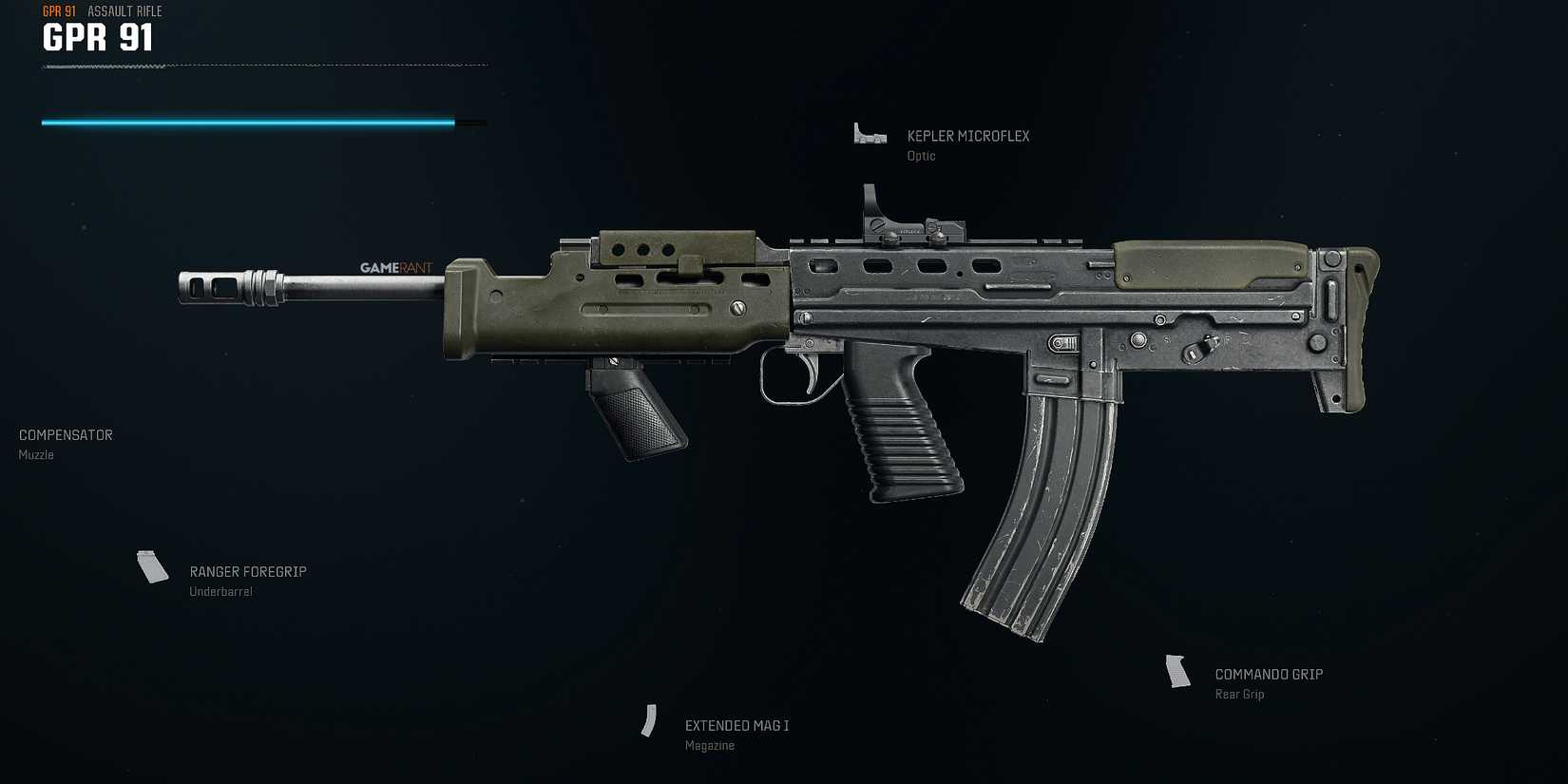Select the Extended Mag I magazine icon
This screenshot has width=1568, height=784.
650,721
